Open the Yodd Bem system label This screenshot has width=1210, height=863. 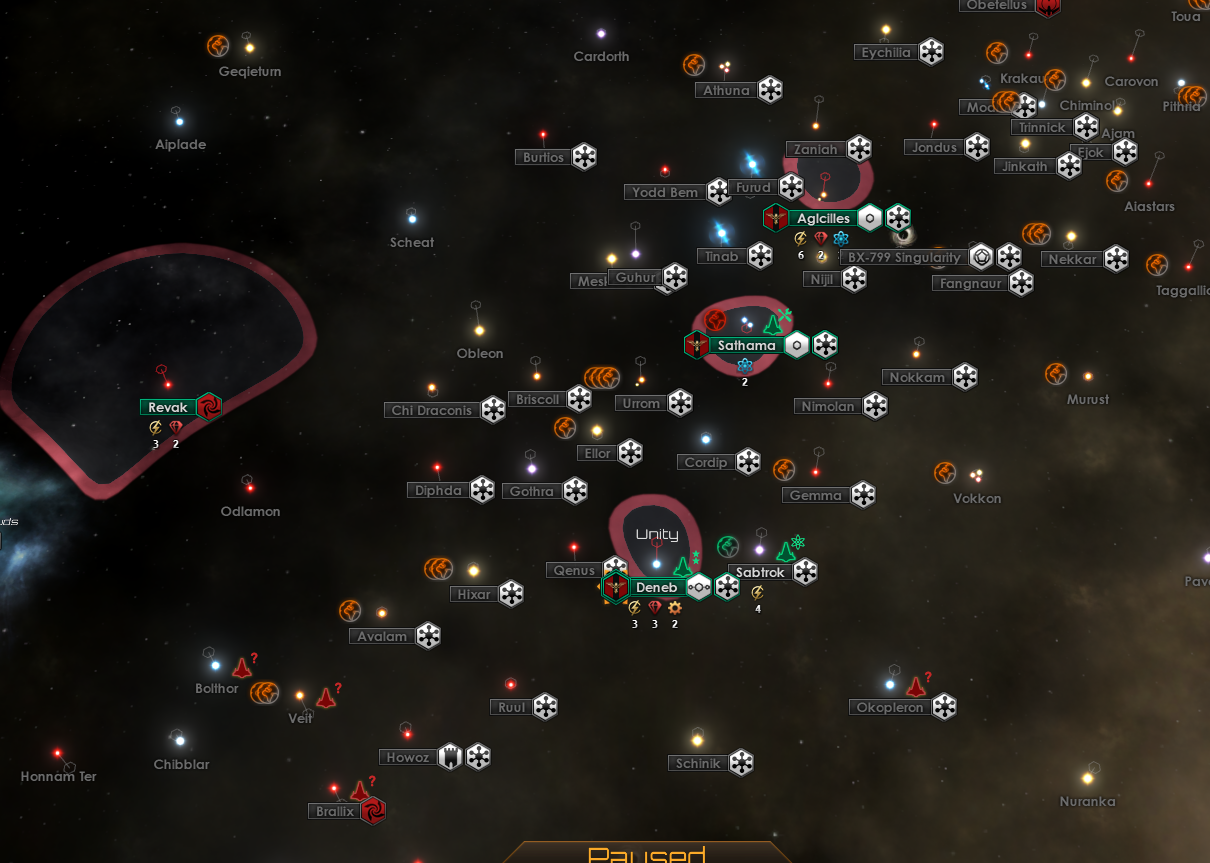pyautogui.click(x=664, y=192)
